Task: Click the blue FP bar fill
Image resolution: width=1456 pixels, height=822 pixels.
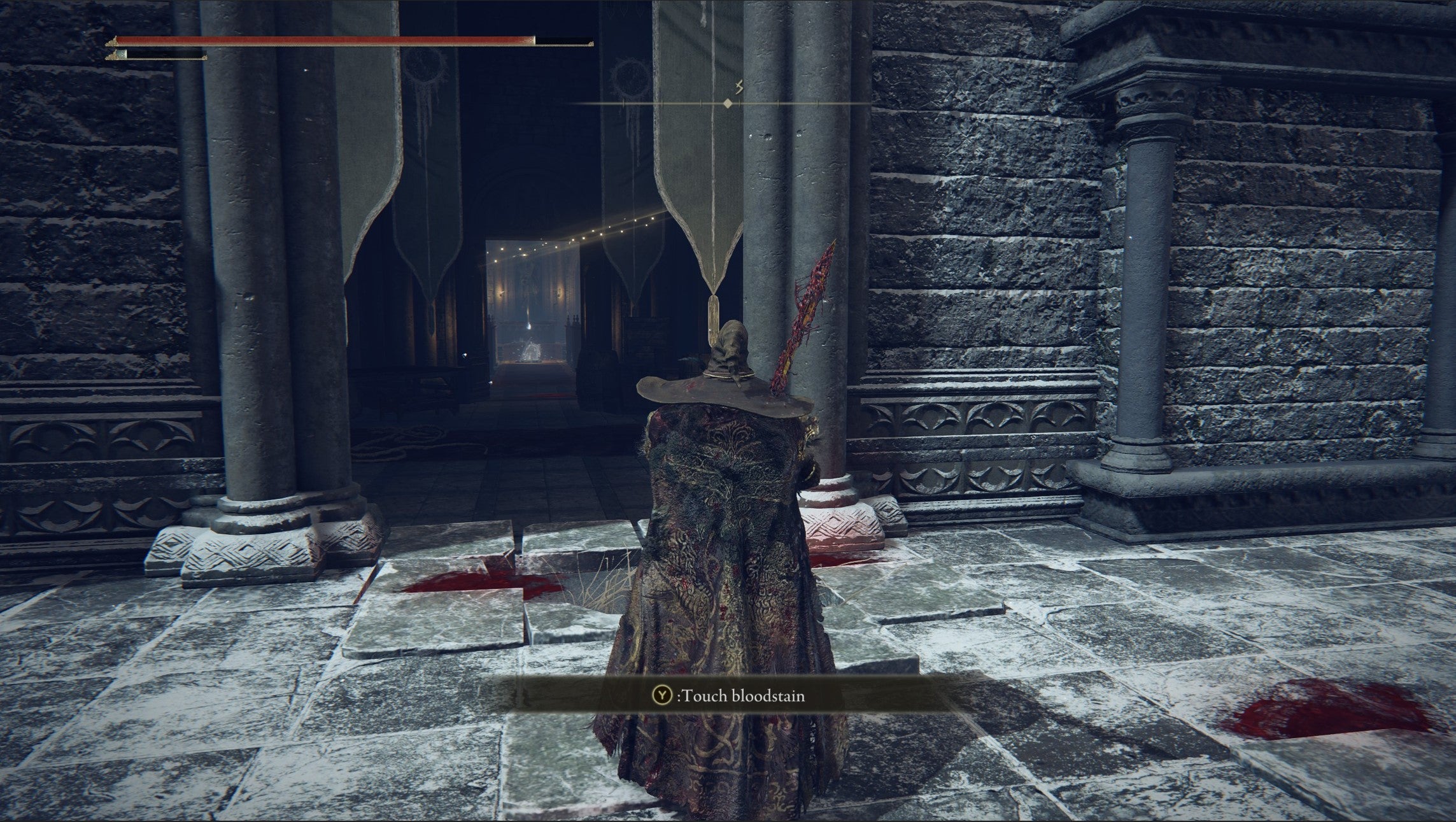Action: pos(121,54)
